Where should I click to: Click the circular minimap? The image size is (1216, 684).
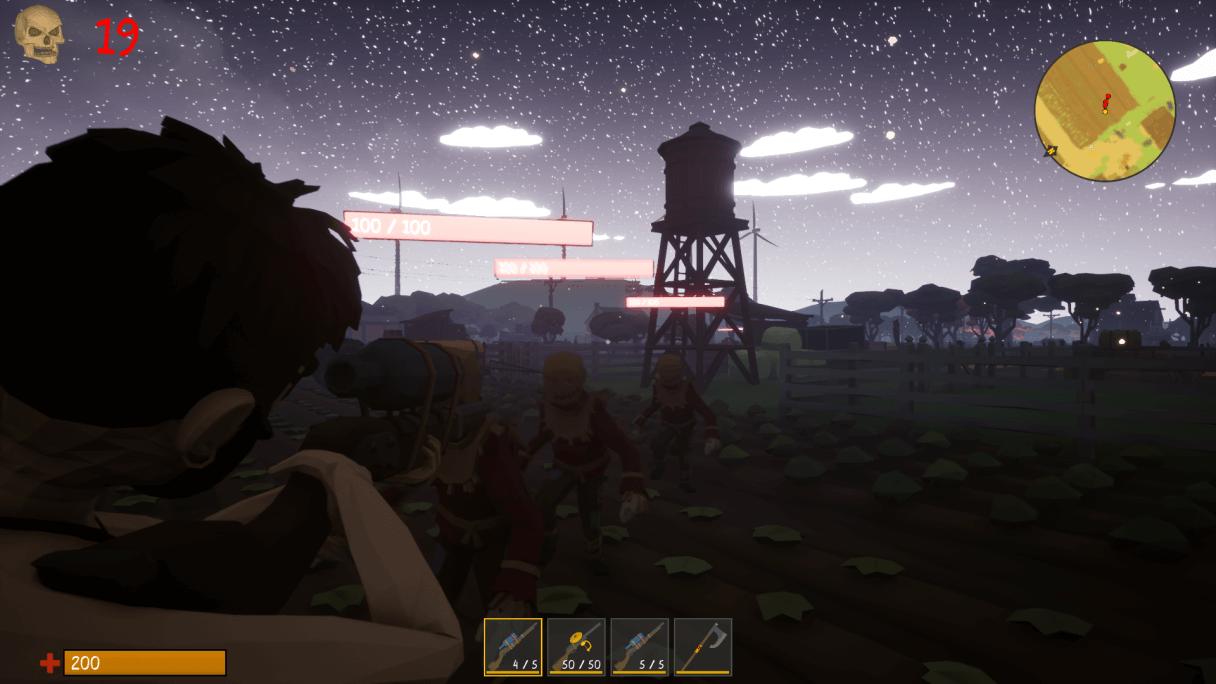(x=1104, y=111)
